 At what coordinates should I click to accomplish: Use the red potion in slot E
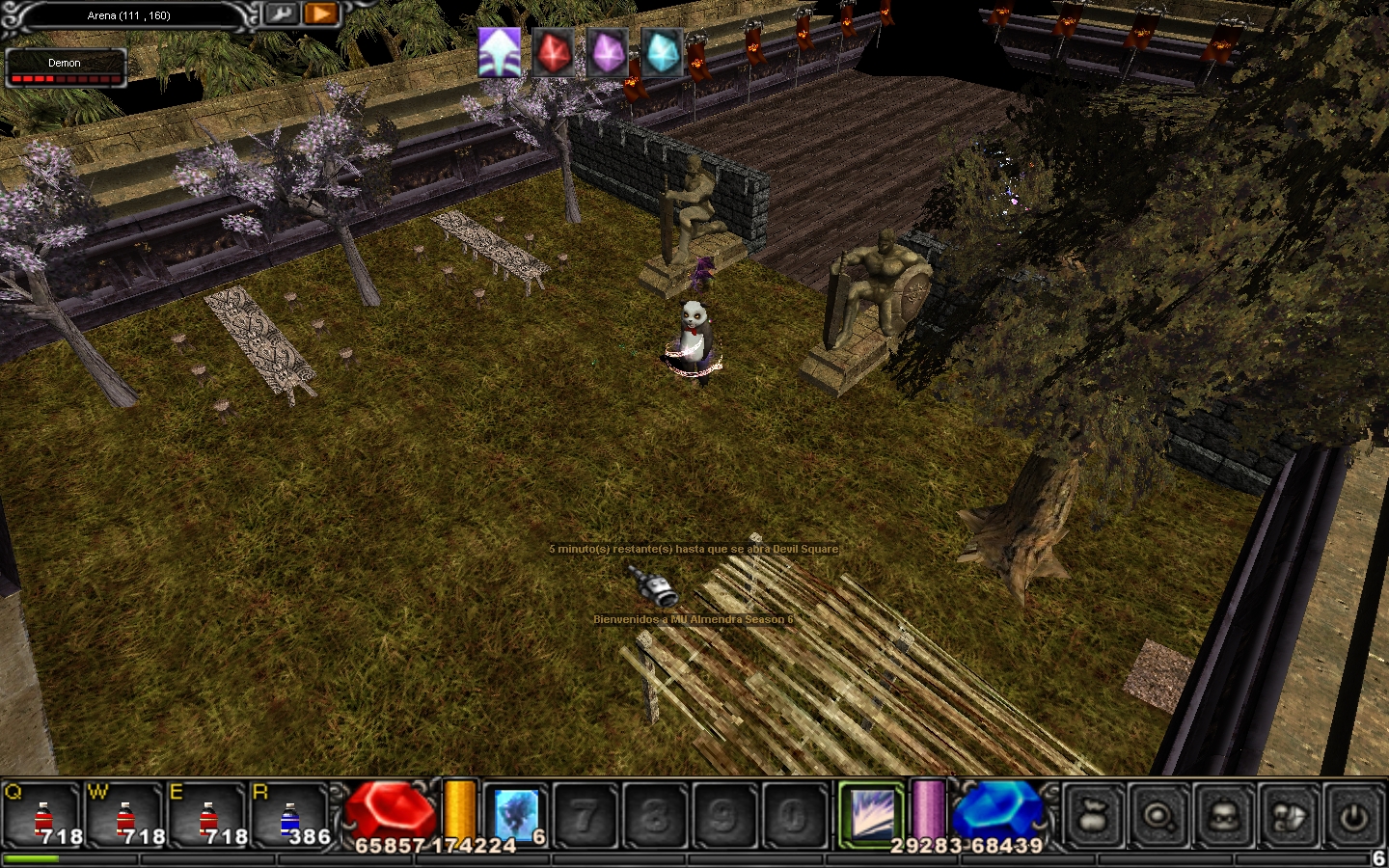[x=208, y=818]
